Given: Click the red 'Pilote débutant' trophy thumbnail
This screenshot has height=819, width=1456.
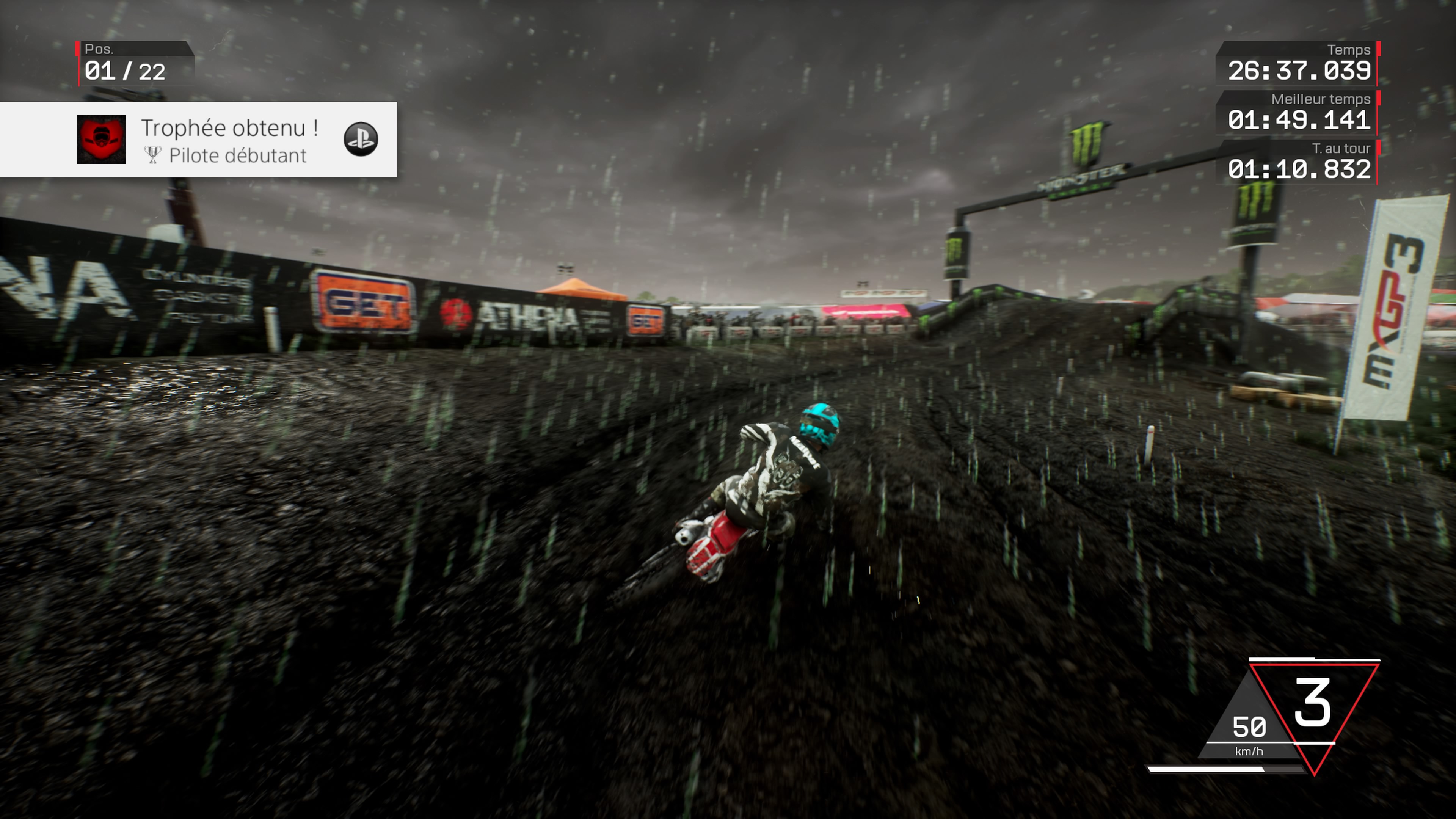Looking at the screenshot, I should point(101,140).
